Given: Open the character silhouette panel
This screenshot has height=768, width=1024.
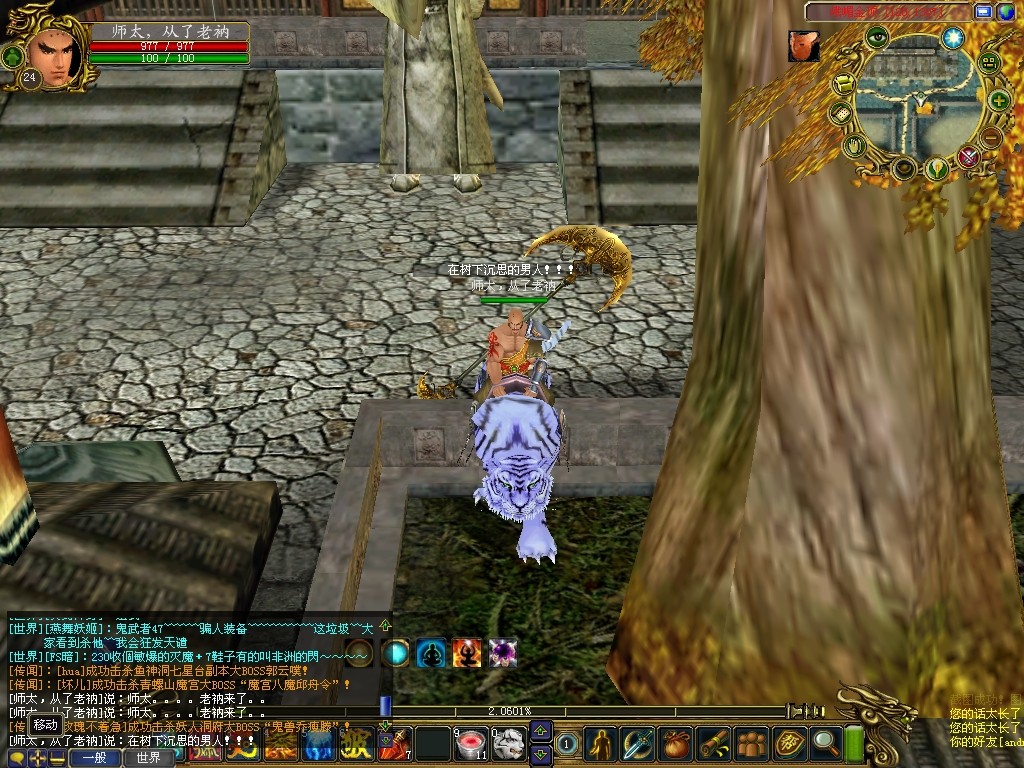Looking at the screenshot, I should point(601,742).
